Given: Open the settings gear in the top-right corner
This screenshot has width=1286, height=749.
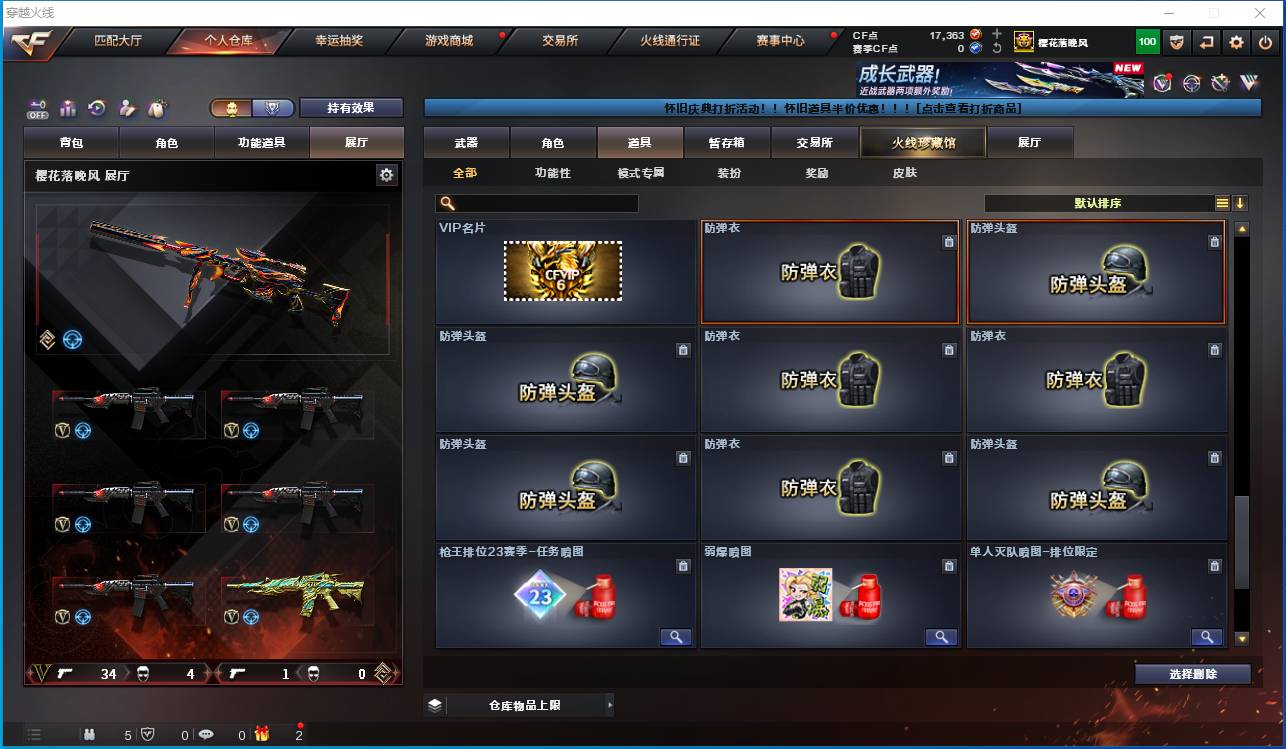Looking at the screenshot, I should point(1235,42).
